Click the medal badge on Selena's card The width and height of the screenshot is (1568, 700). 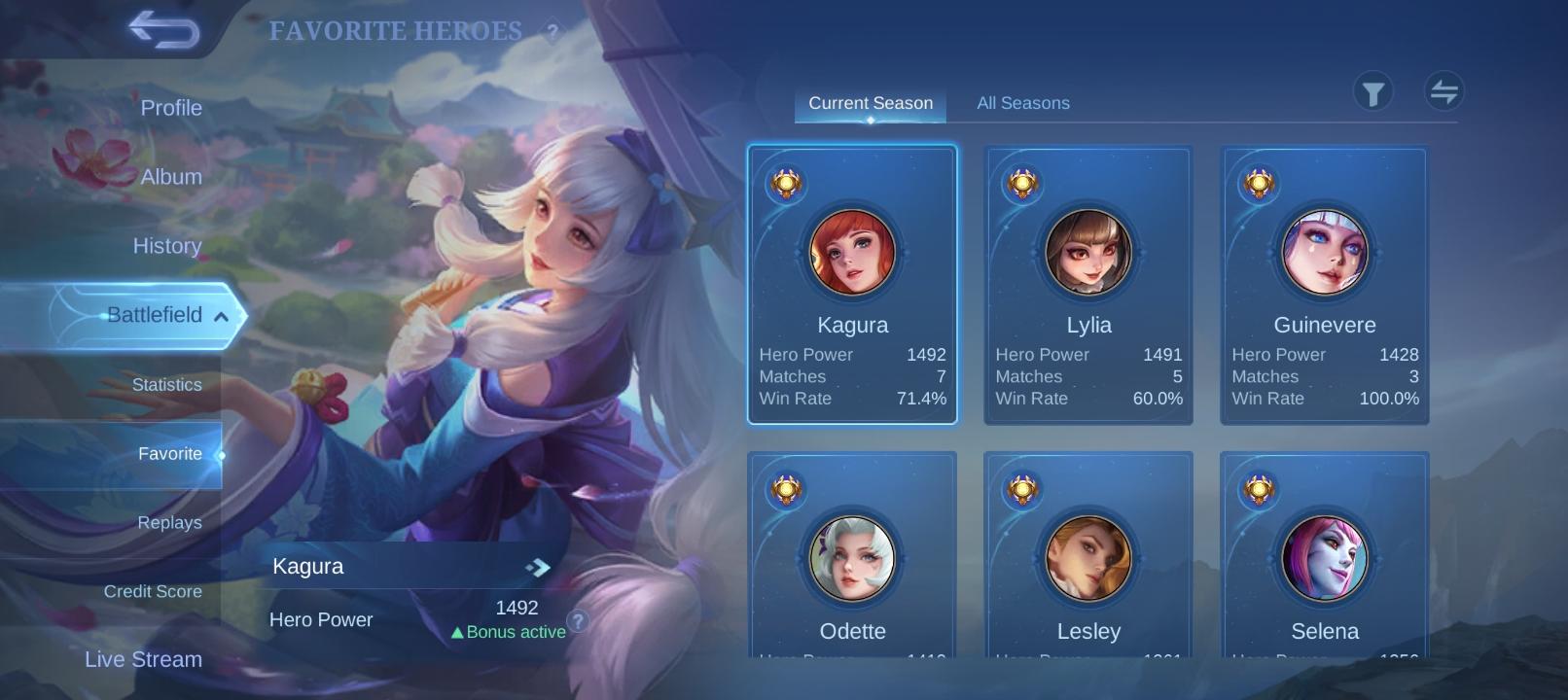point(1259,491)
